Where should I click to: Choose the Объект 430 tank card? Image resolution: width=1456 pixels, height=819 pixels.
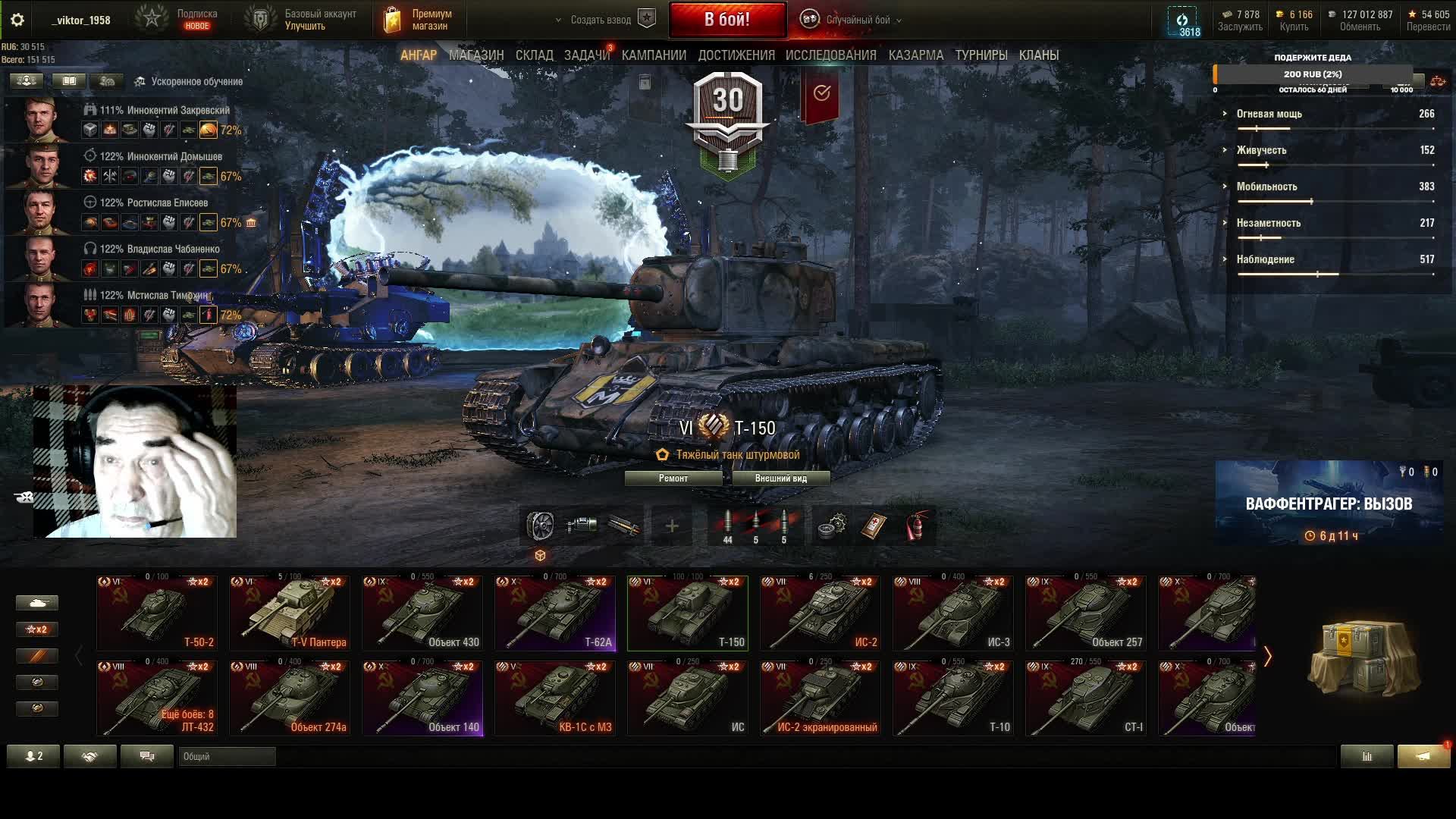[x=422, y=613]
